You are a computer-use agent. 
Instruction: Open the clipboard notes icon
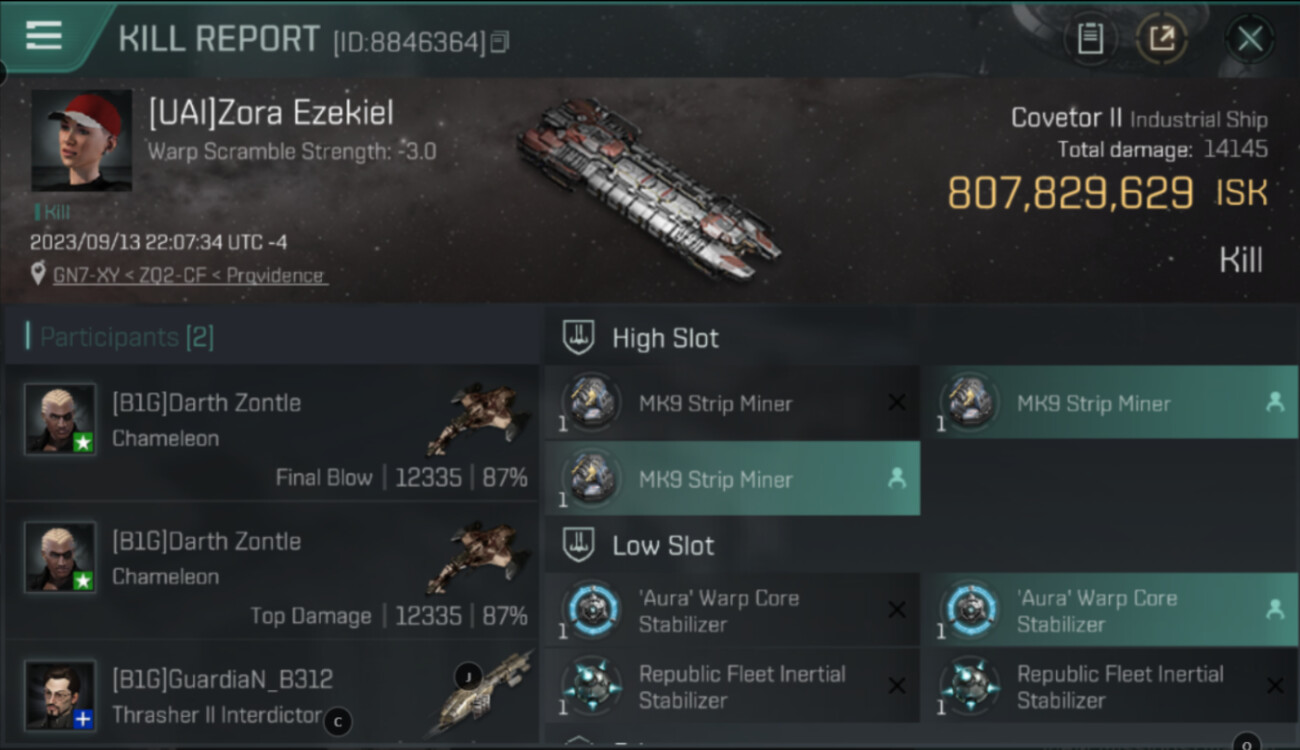pos(1089,40)
